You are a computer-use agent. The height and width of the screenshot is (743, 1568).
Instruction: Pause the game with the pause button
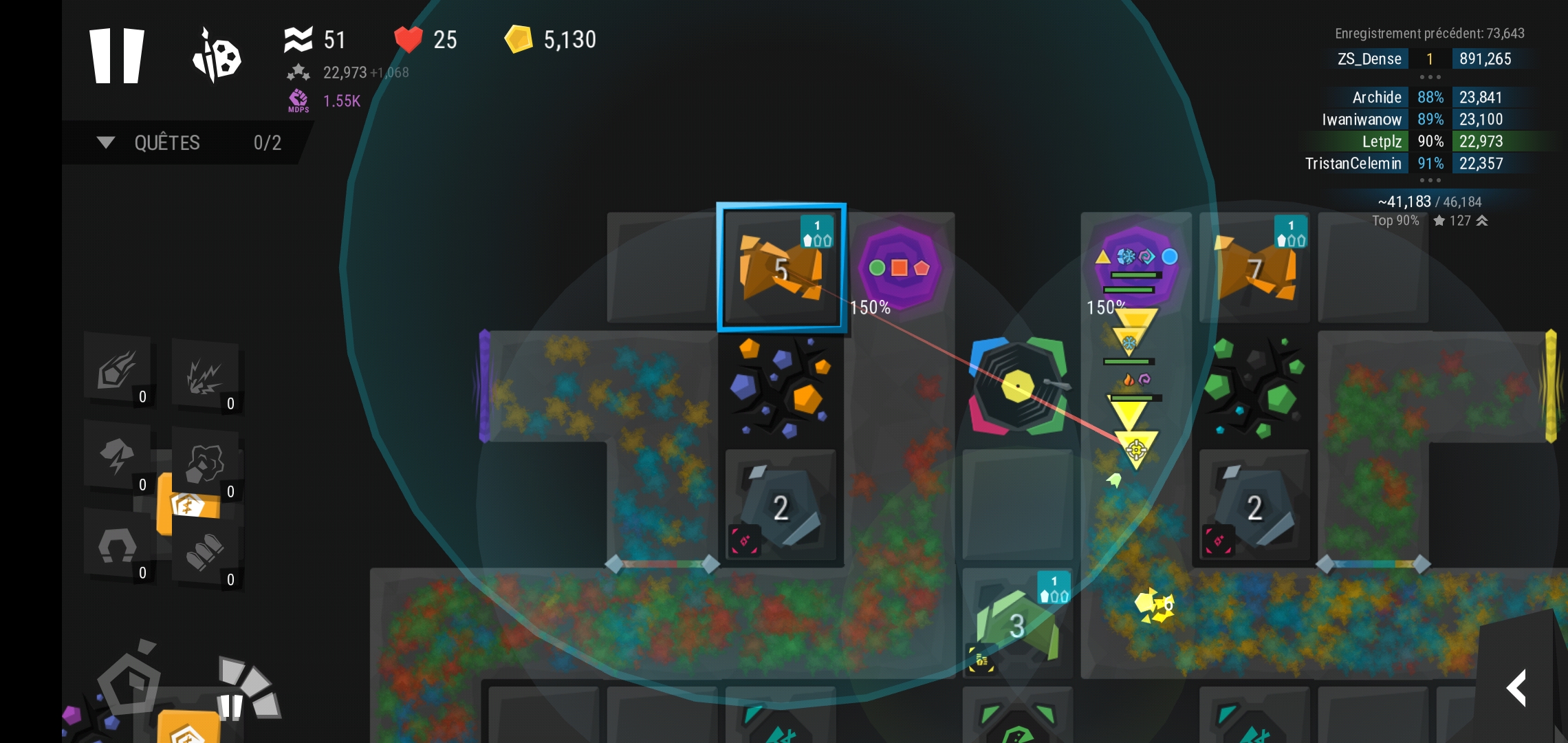coord(117,56)
